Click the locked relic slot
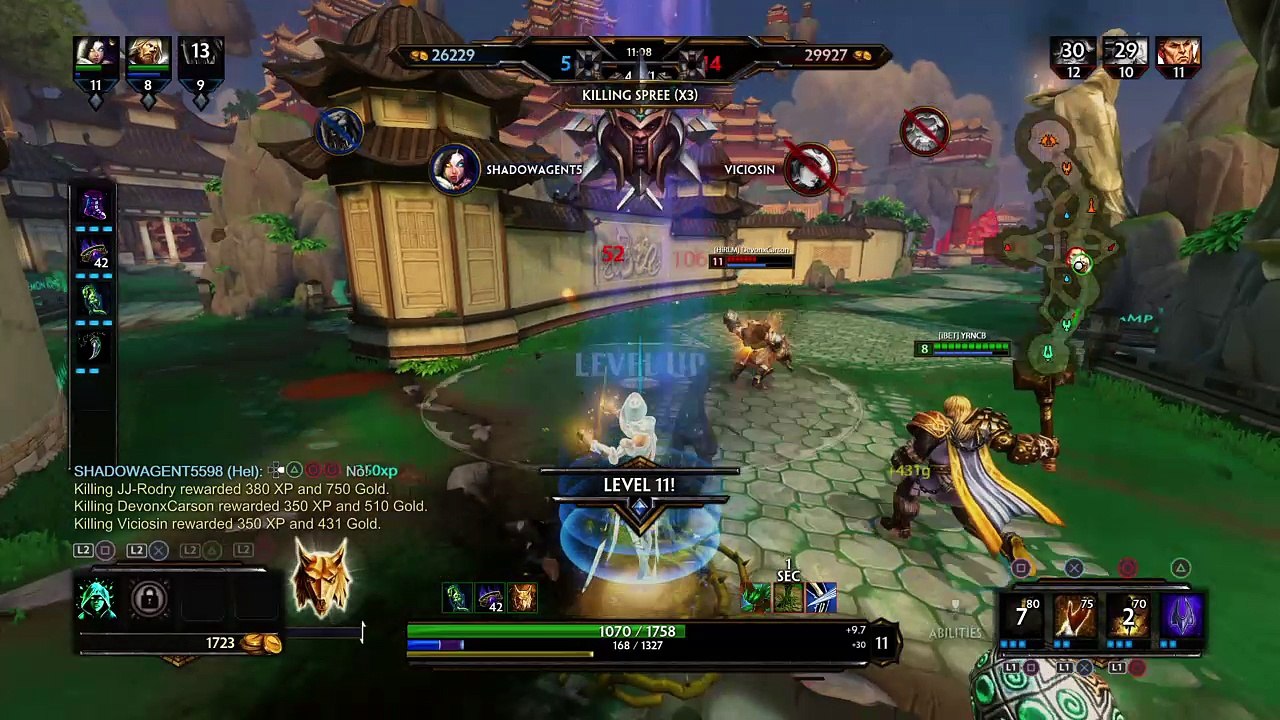This screenshot has width=1280, height=720. click(149, 598)
